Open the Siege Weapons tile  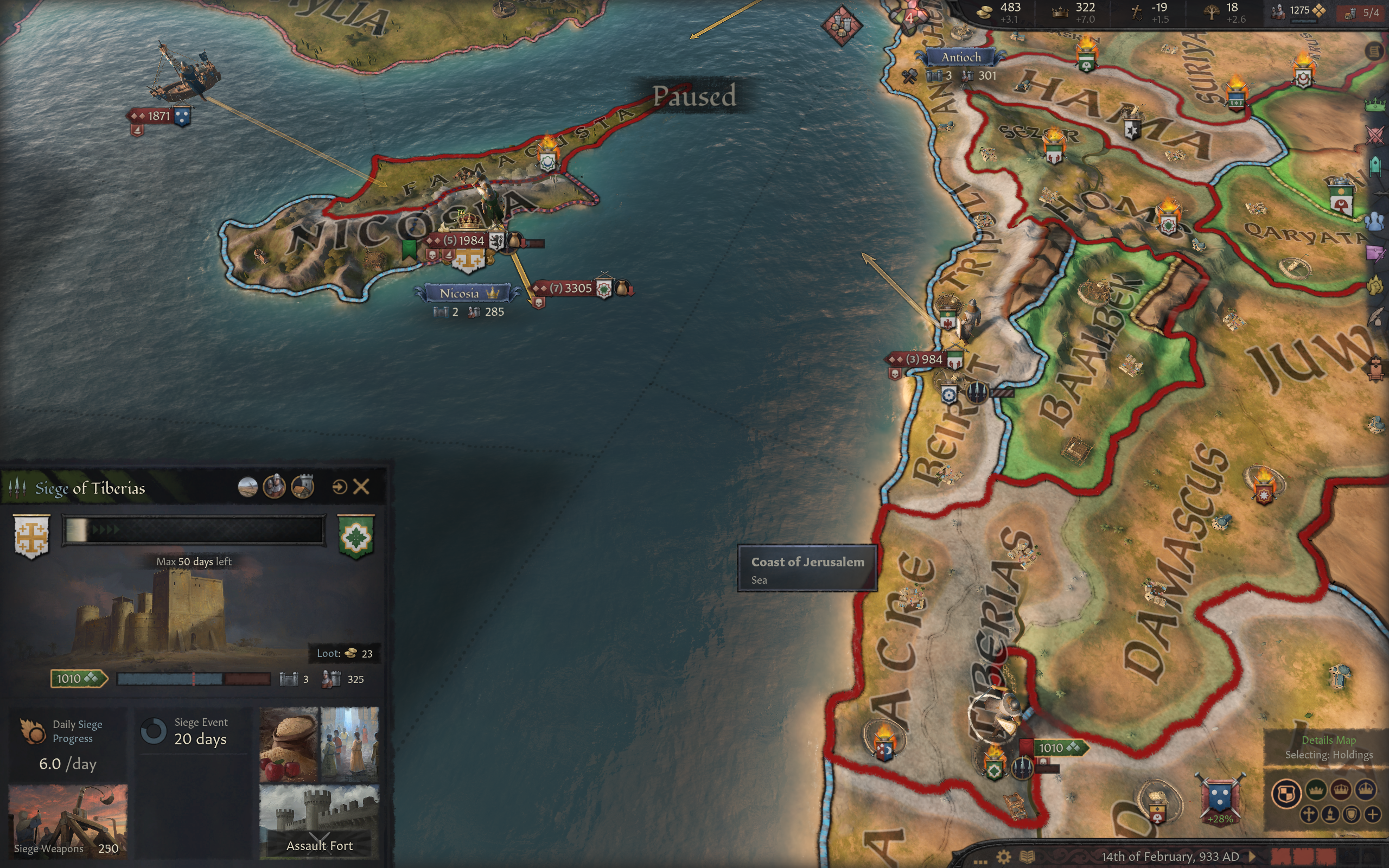68,821
